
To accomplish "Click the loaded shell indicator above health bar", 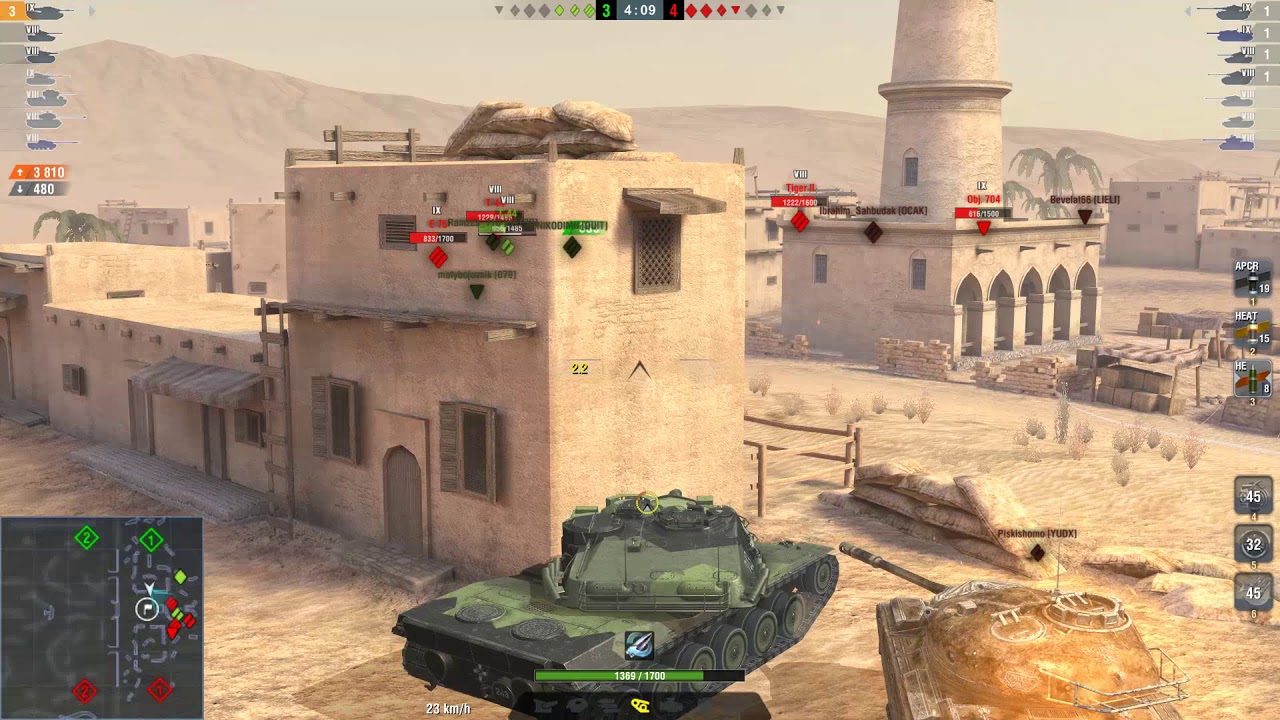I will [640, 646].
